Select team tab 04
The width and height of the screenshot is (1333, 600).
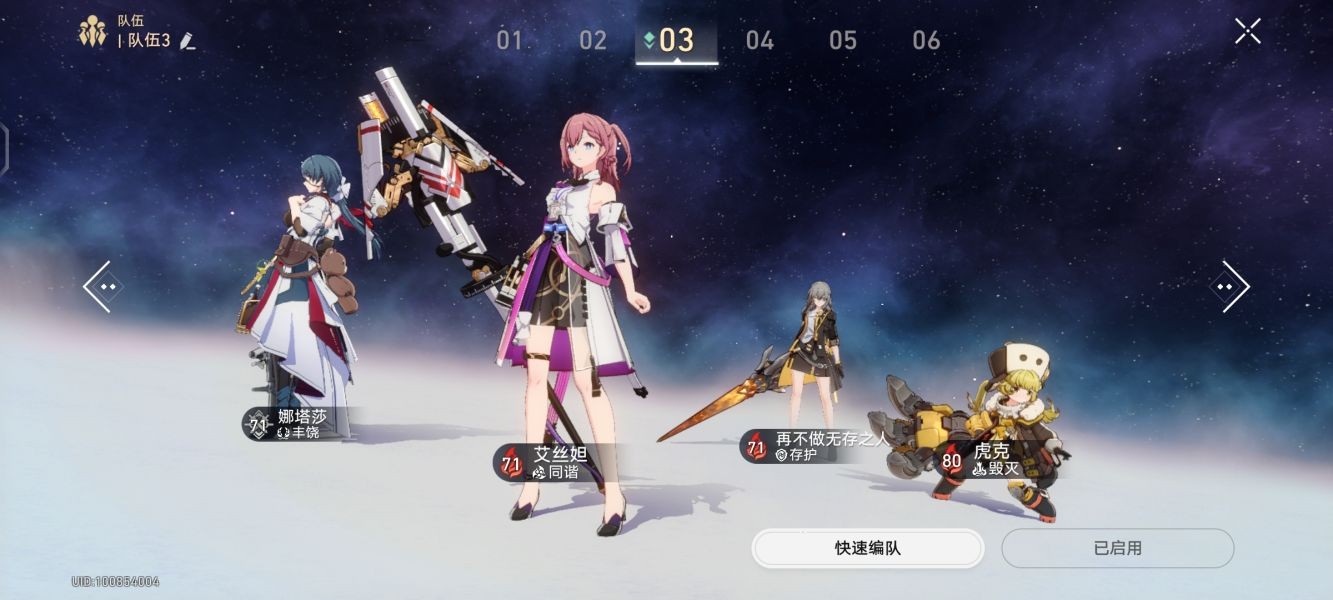pyautogui.click(x=760, y=41)
